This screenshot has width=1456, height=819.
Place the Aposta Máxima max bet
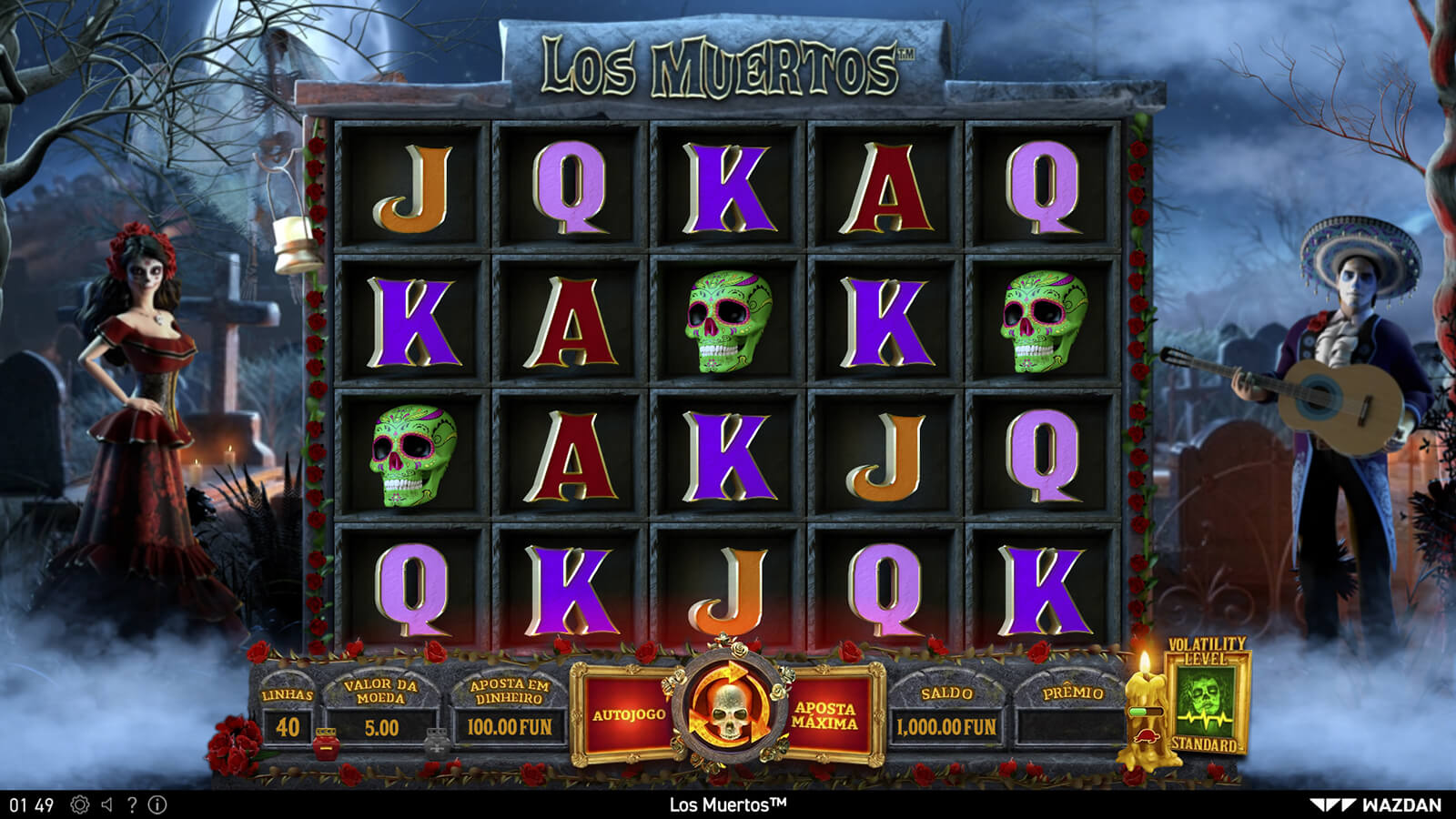click(x=825, y=715)
